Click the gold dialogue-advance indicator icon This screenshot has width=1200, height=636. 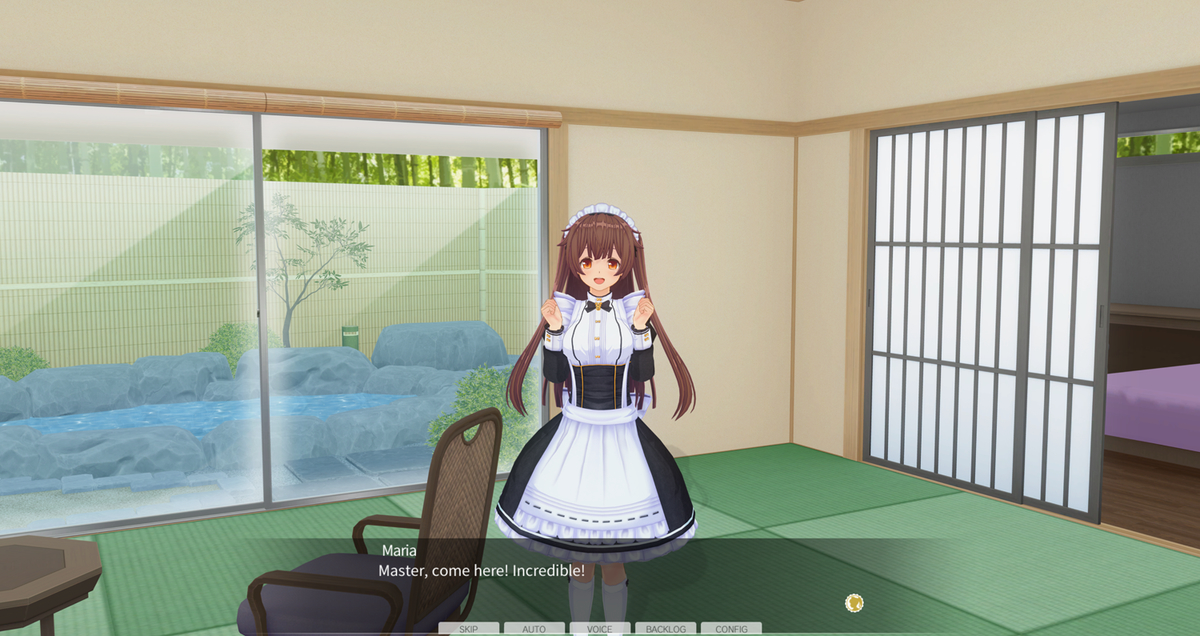pos(854,602)
